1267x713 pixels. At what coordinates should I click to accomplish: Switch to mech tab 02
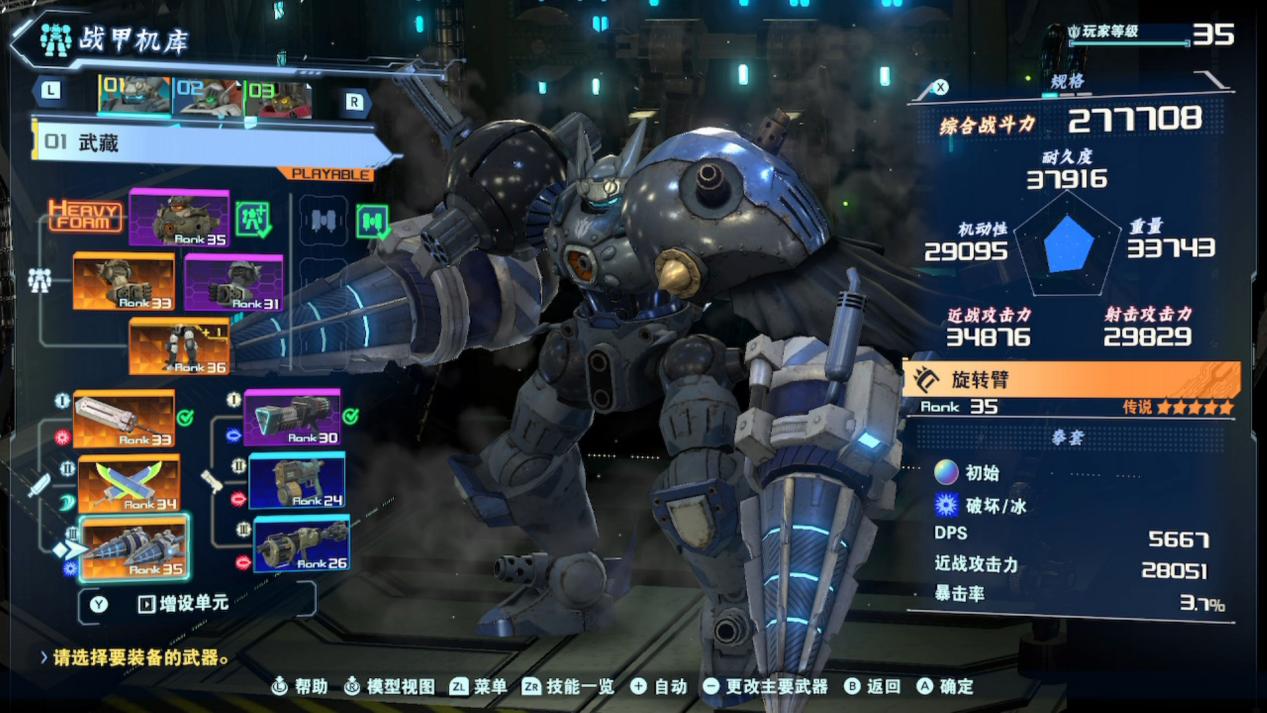point(207,97)
